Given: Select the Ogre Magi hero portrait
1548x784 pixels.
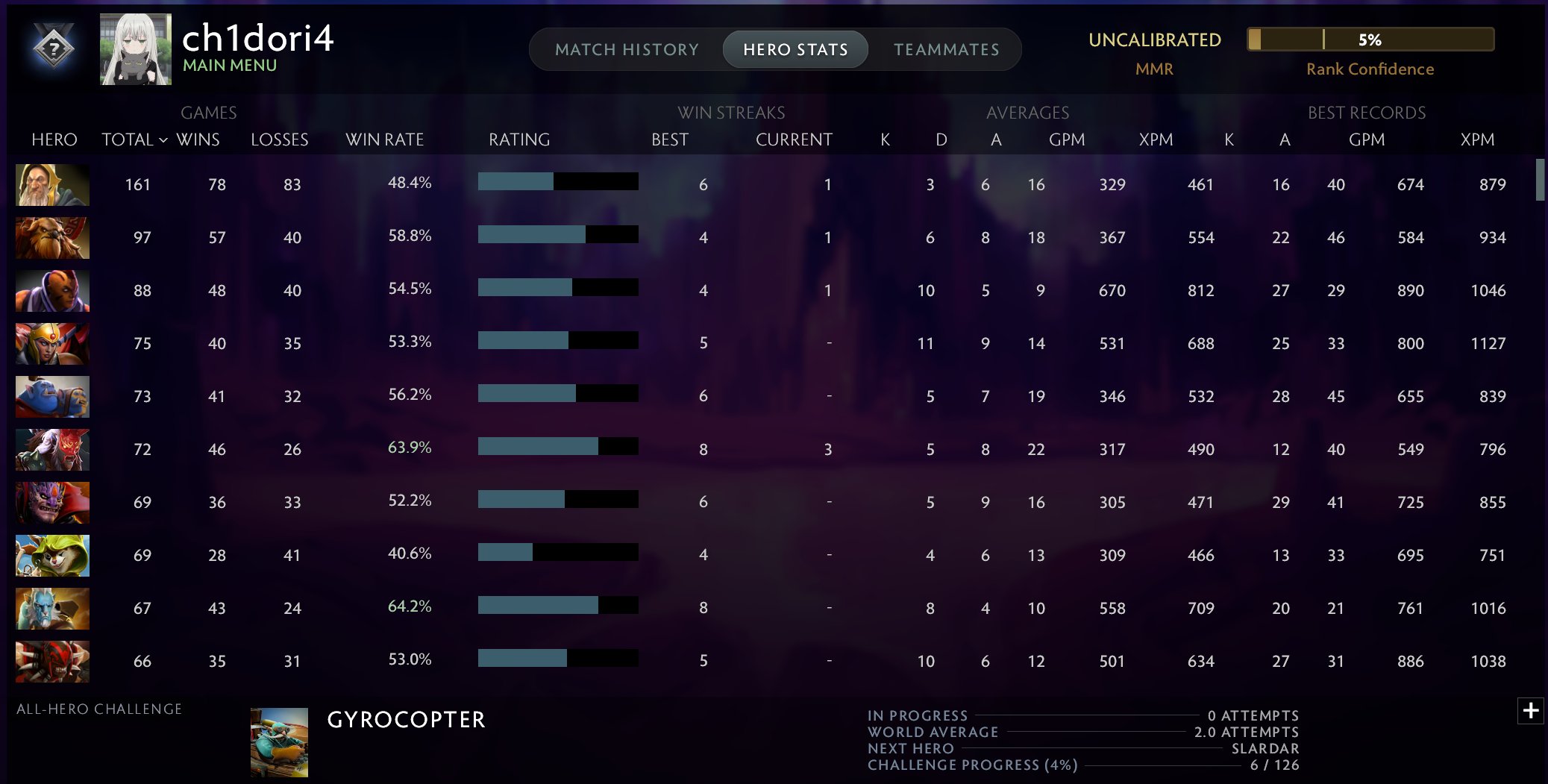Looking at the screenshot, I should (x=51, y=397).
